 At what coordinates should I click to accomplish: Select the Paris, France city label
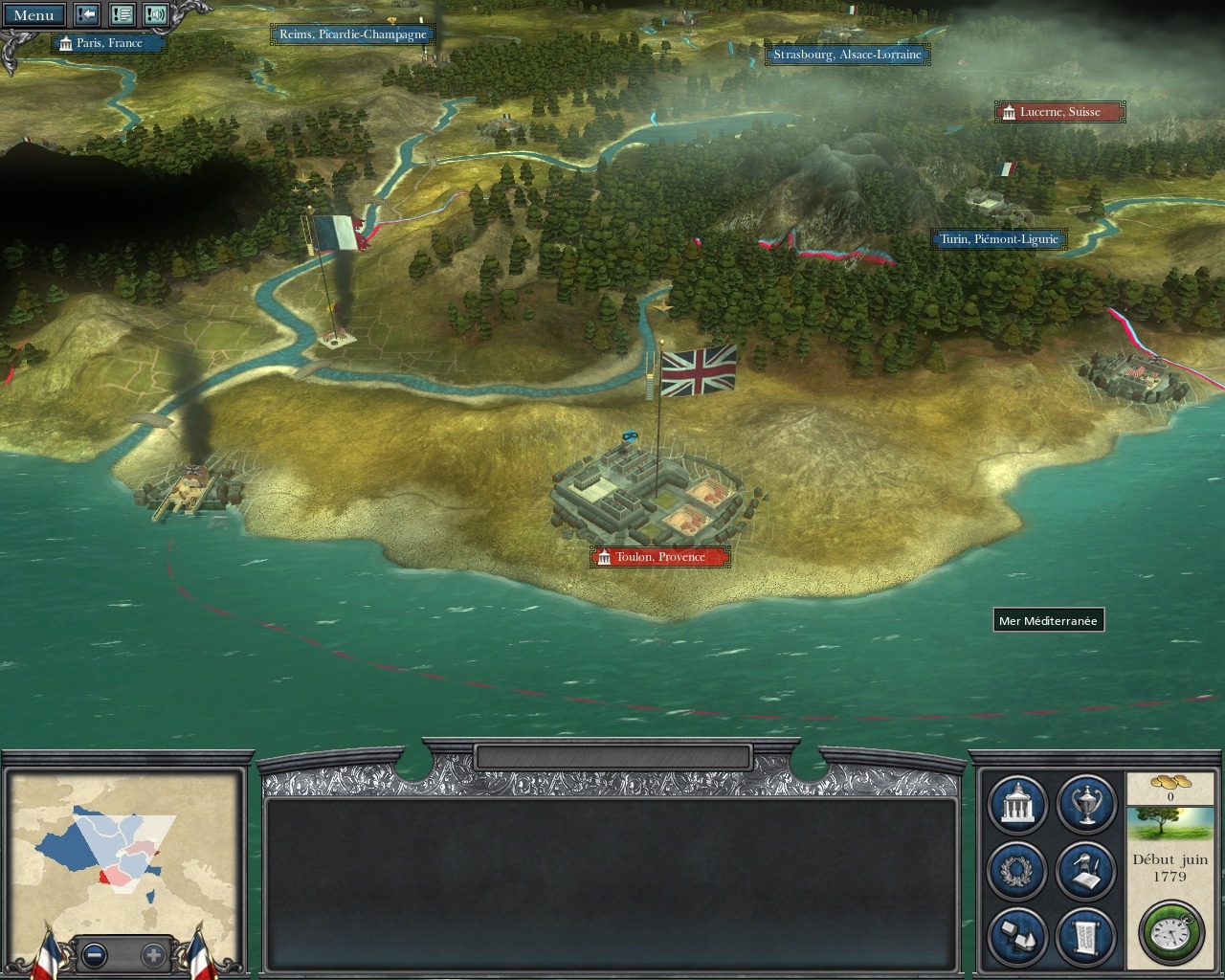(108, 43)
